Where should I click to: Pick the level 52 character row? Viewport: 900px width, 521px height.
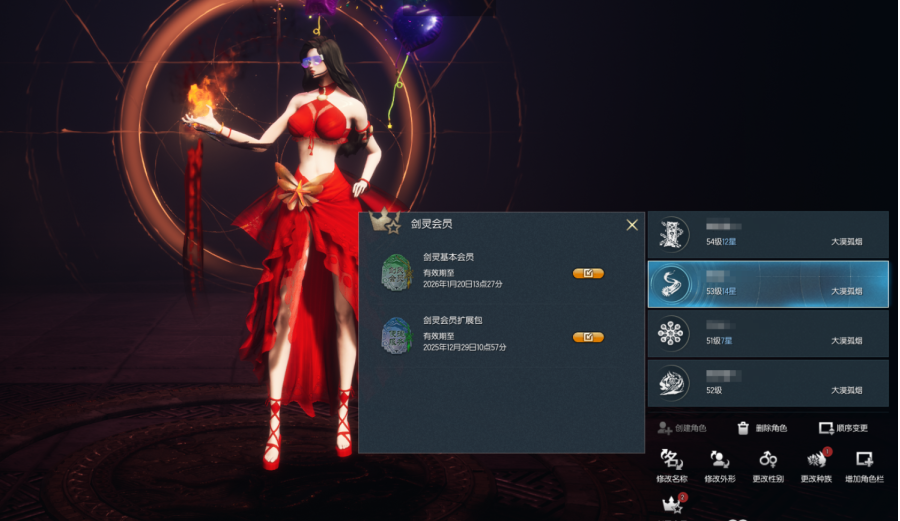(768, 383)
